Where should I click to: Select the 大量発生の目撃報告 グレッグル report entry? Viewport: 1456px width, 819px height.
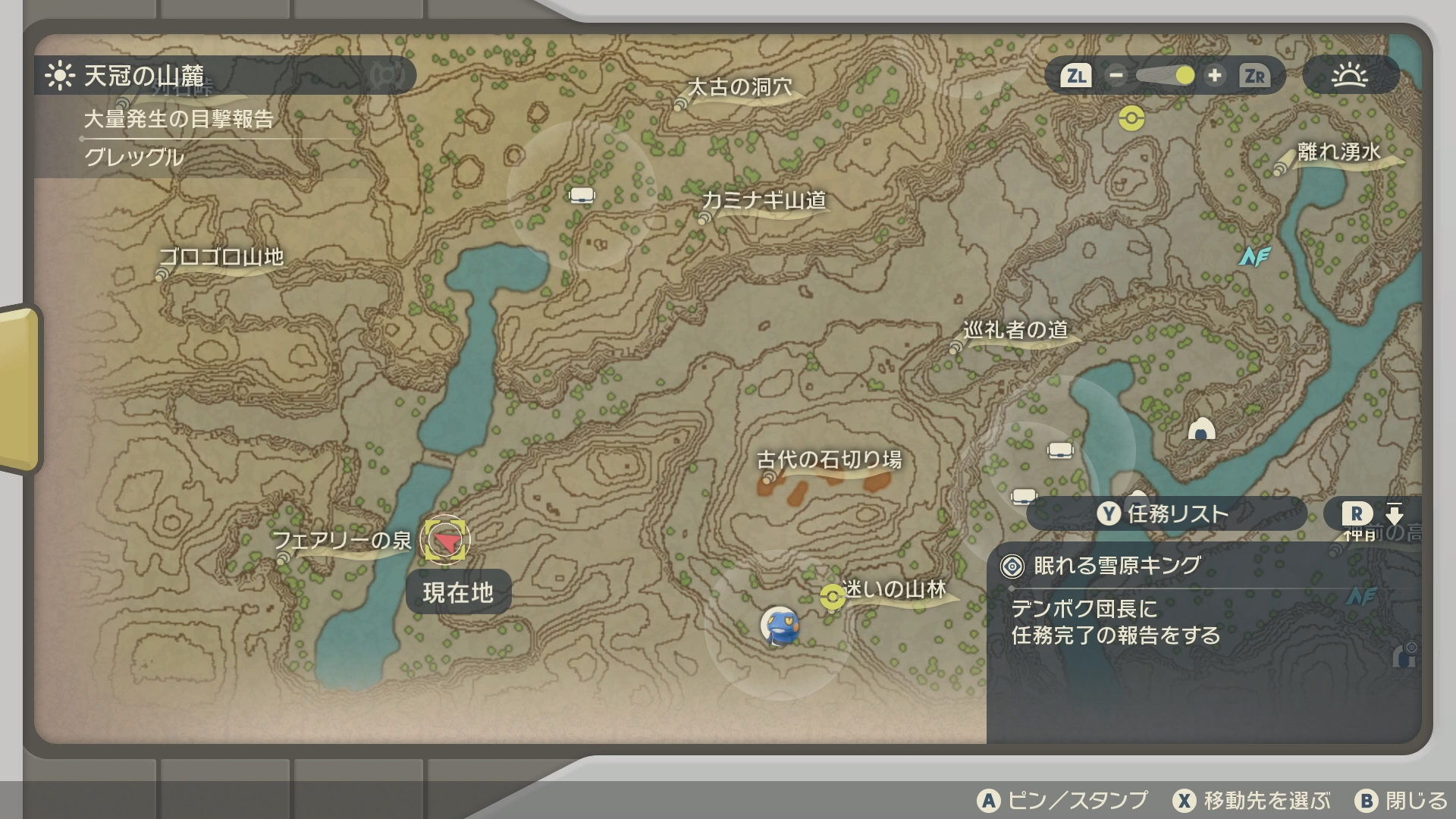click(178, 138)
